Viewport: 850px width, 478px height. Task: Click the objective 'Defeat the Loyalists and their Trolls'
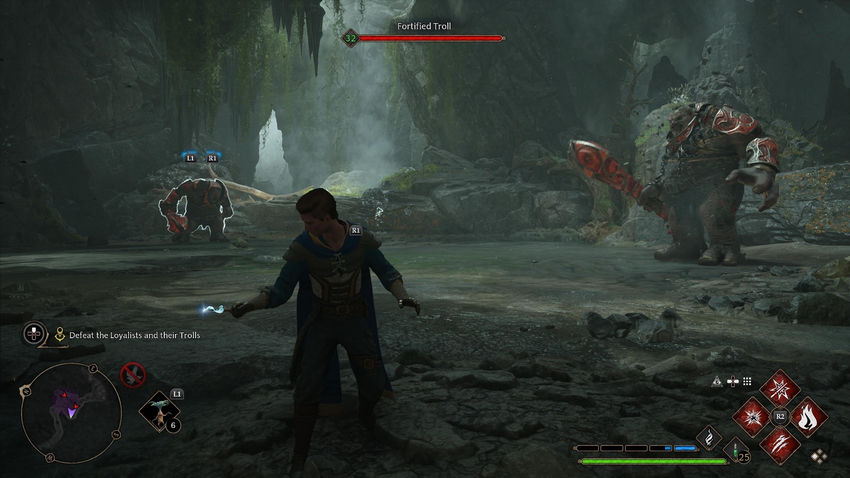coord(134,335)
